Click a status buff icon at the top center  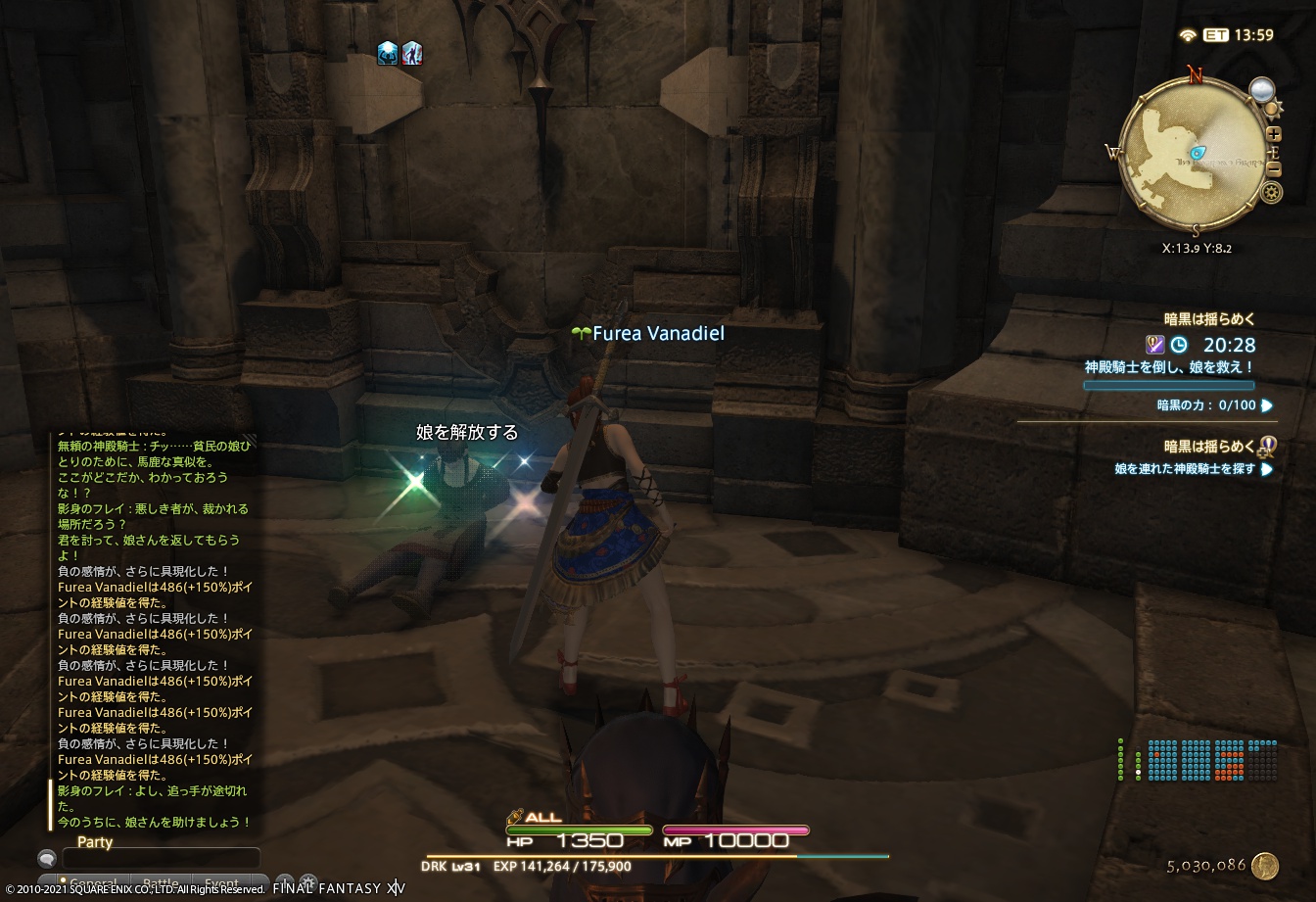[x=387, y=54]
